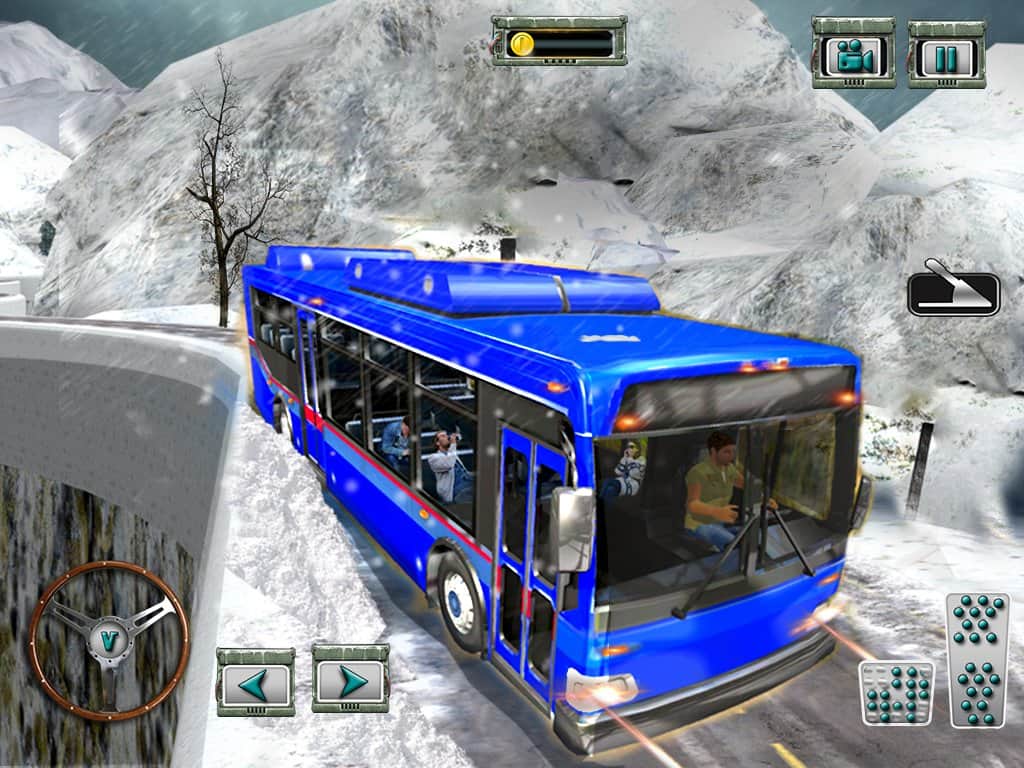Screen dimensions: 1024x768
Task: Click the steering wheel control
Action: coord(109,640)
